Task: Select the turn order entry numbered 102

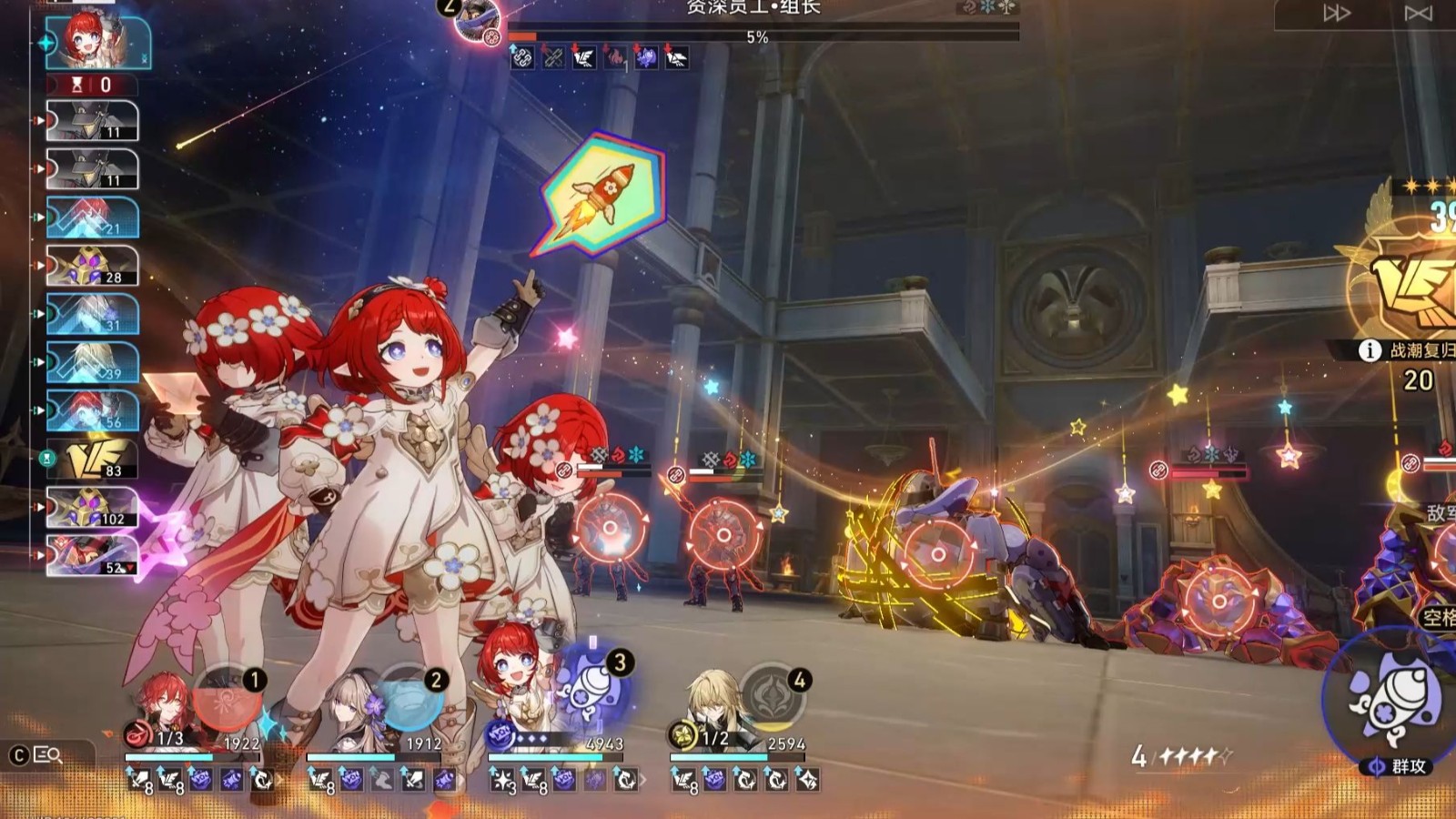Action: [x=93, y=508]
